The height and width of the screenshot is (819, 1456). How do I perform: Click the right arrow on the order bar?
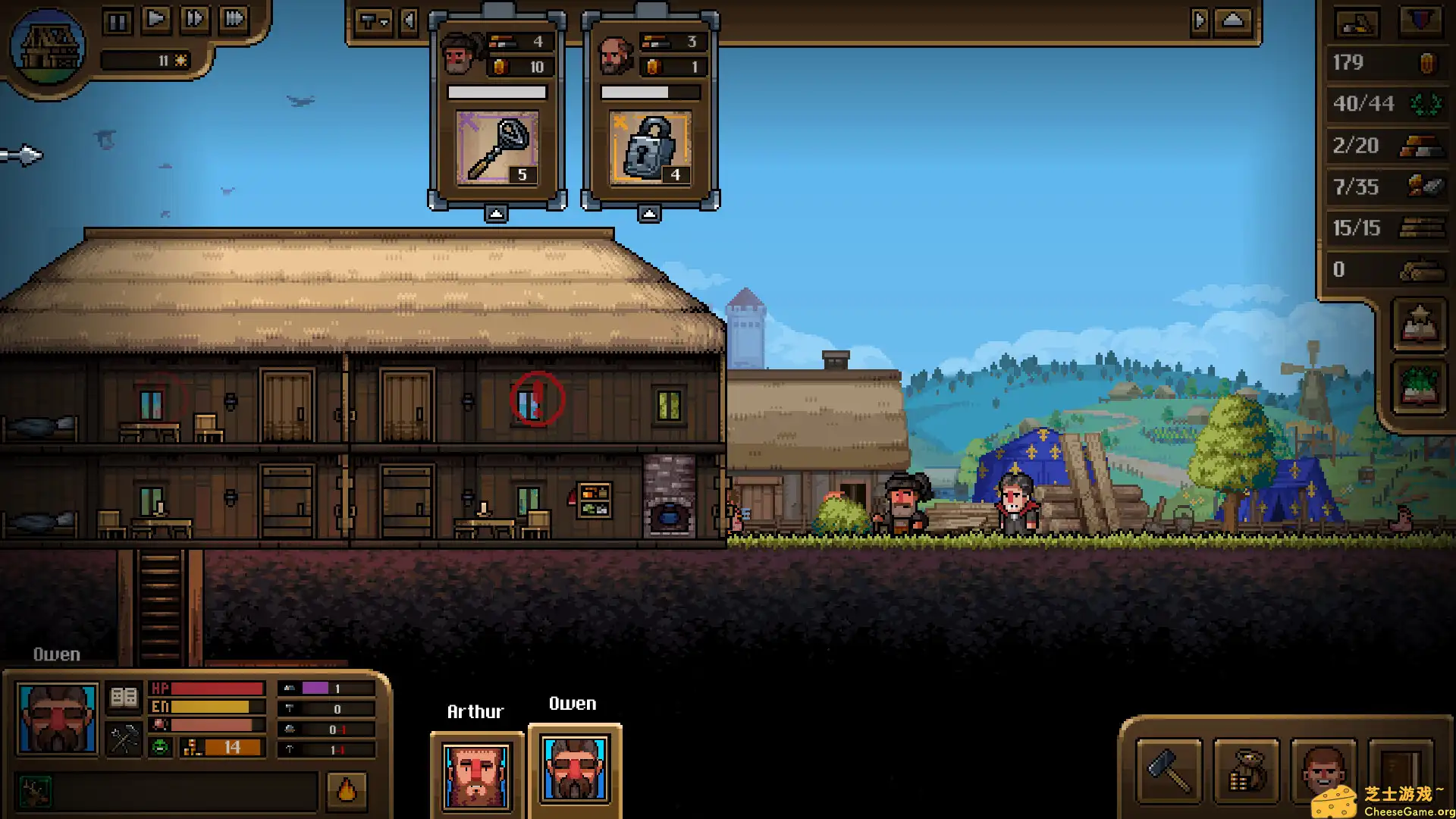point(1199,21)
